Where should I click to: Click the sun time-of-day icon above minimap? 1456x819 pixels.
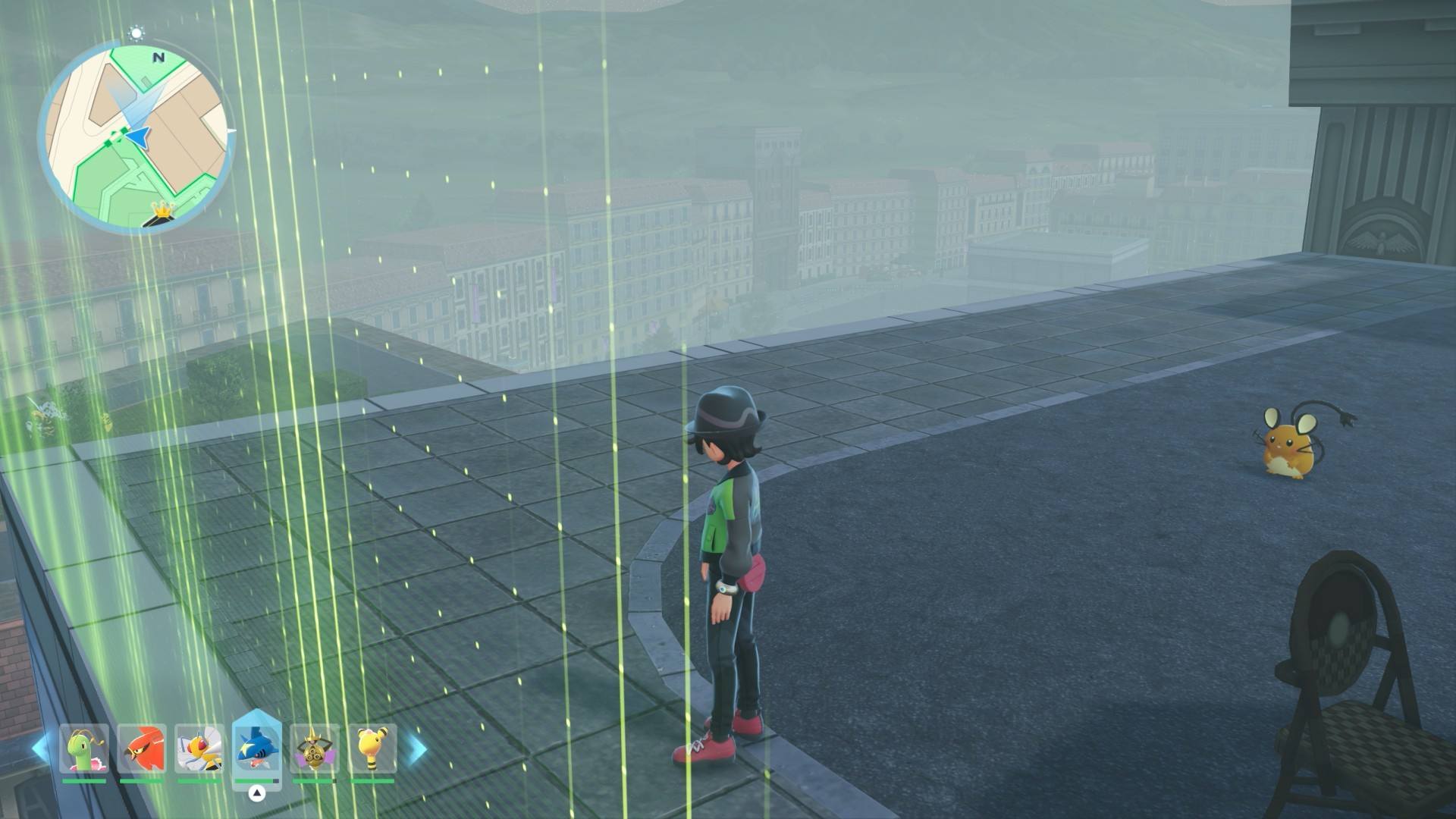click(136, 33)
